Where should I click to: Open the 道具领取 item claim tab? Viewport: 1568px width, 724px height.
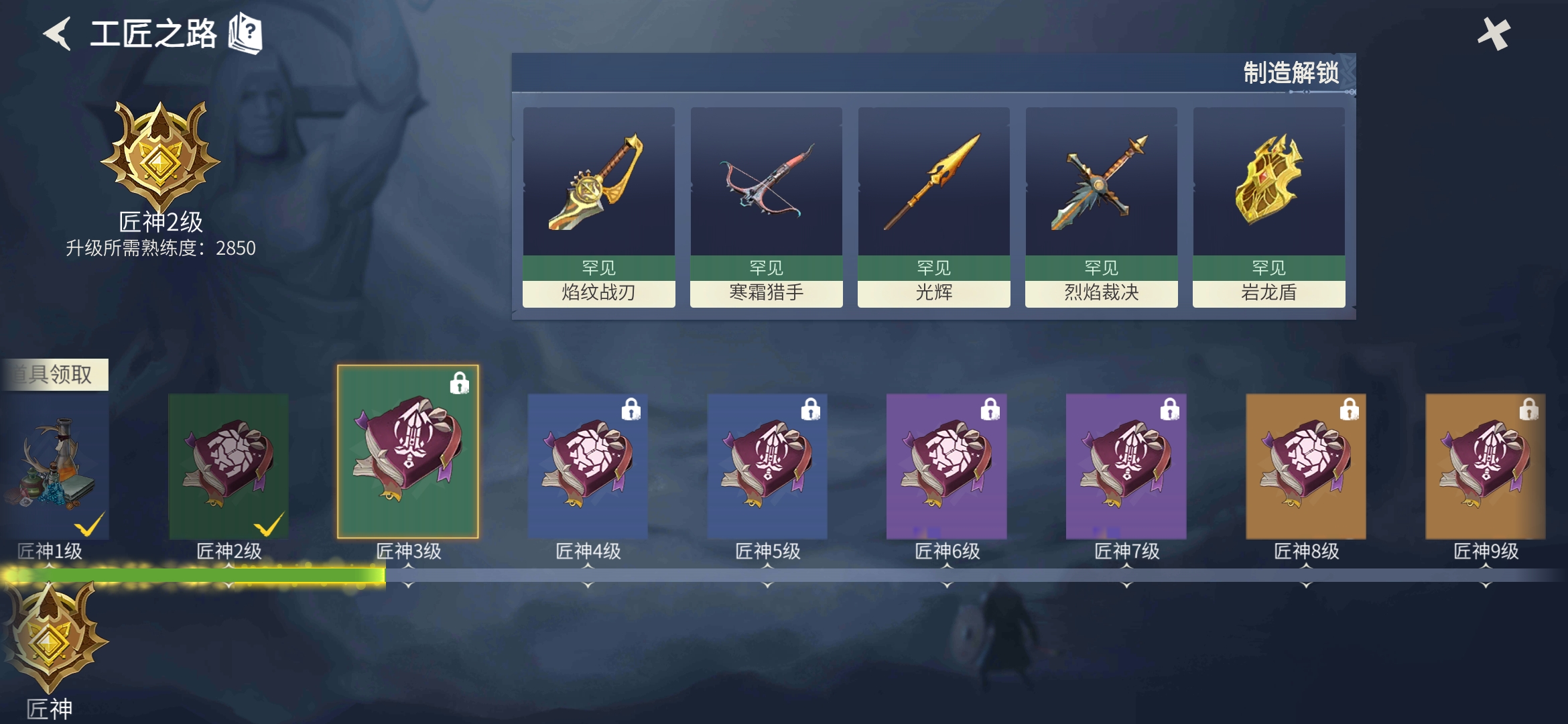click(x=55, y=374)
